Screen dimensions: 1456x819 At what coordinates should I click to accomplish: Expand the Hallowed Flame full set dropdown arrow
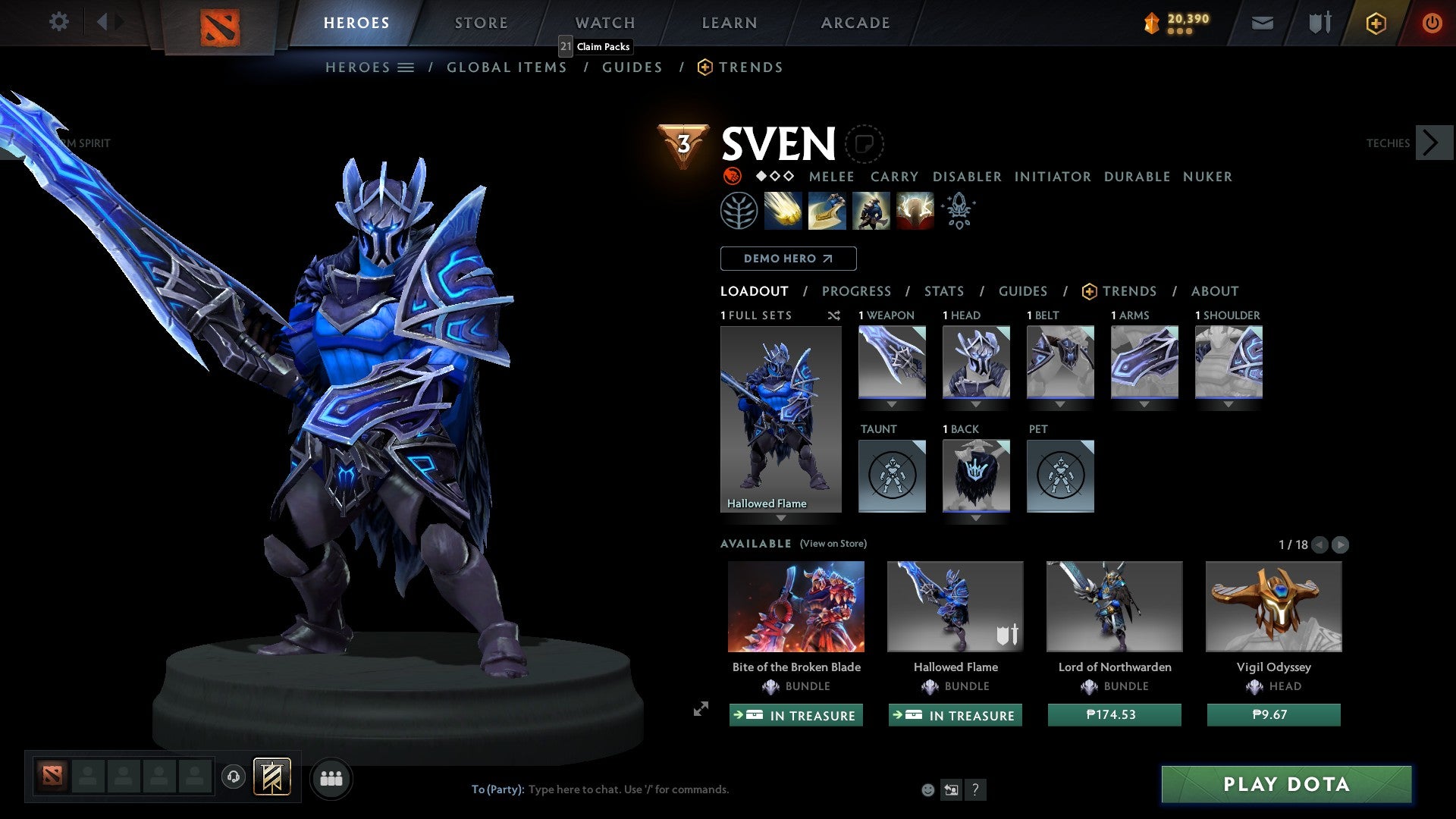[781, 517]
